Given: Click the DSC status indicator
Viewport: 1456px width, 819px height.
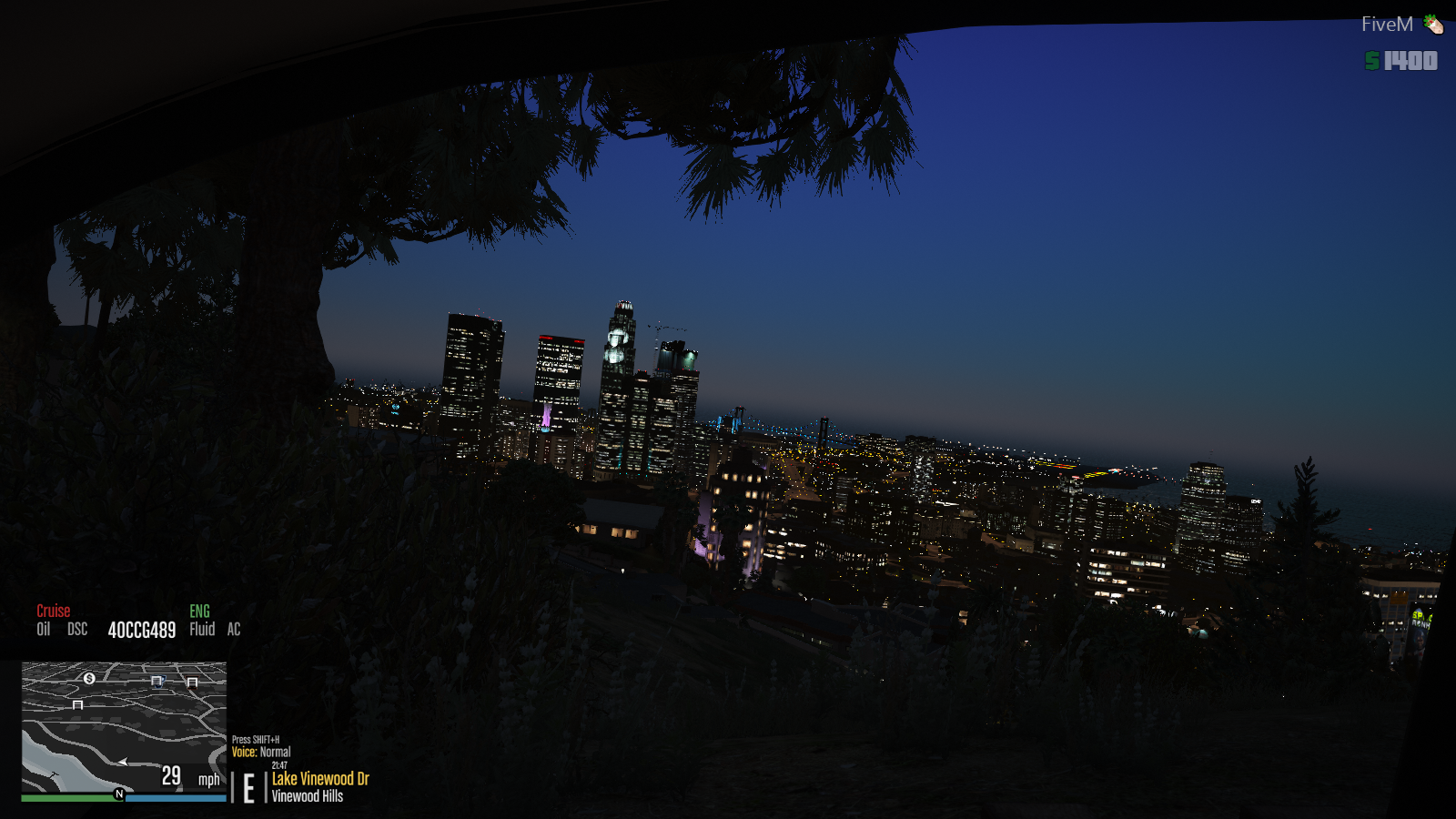Looking at the screenshot, I should (77, 629).
